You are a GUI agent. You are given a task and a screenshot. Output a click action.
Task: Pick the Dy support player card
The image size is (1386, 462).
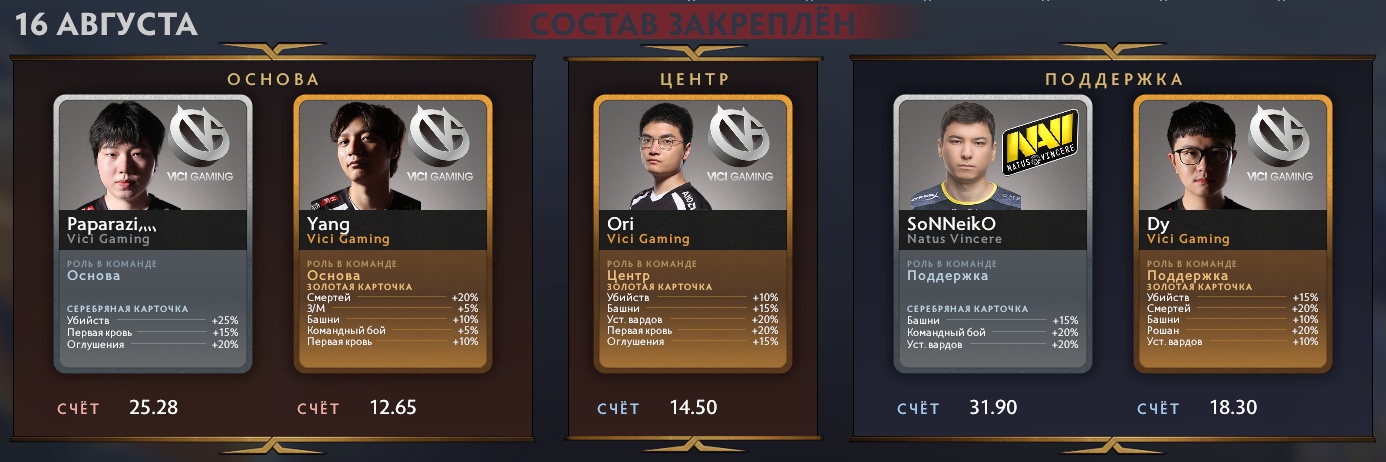(1232, 234)
